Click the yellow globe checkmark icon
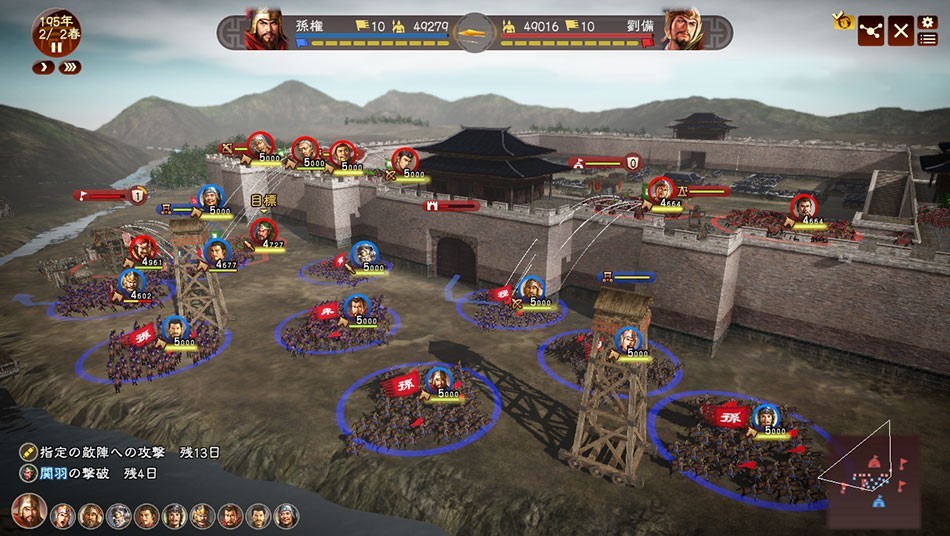Screen dimensions: 950x536 (842, 19)
